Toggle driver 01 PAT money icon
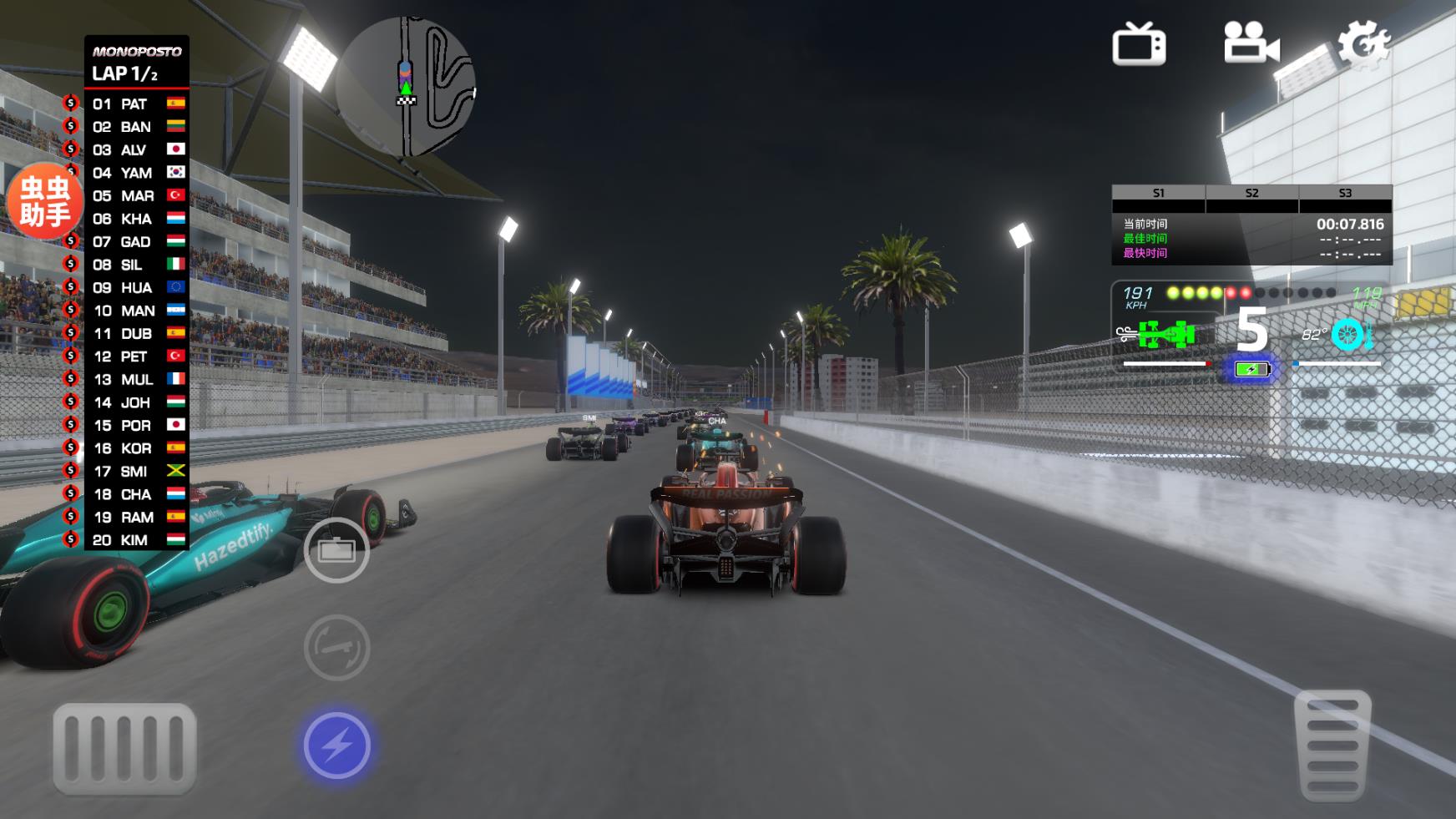This screenshot has height=819, width=1456. coord(72,104)
